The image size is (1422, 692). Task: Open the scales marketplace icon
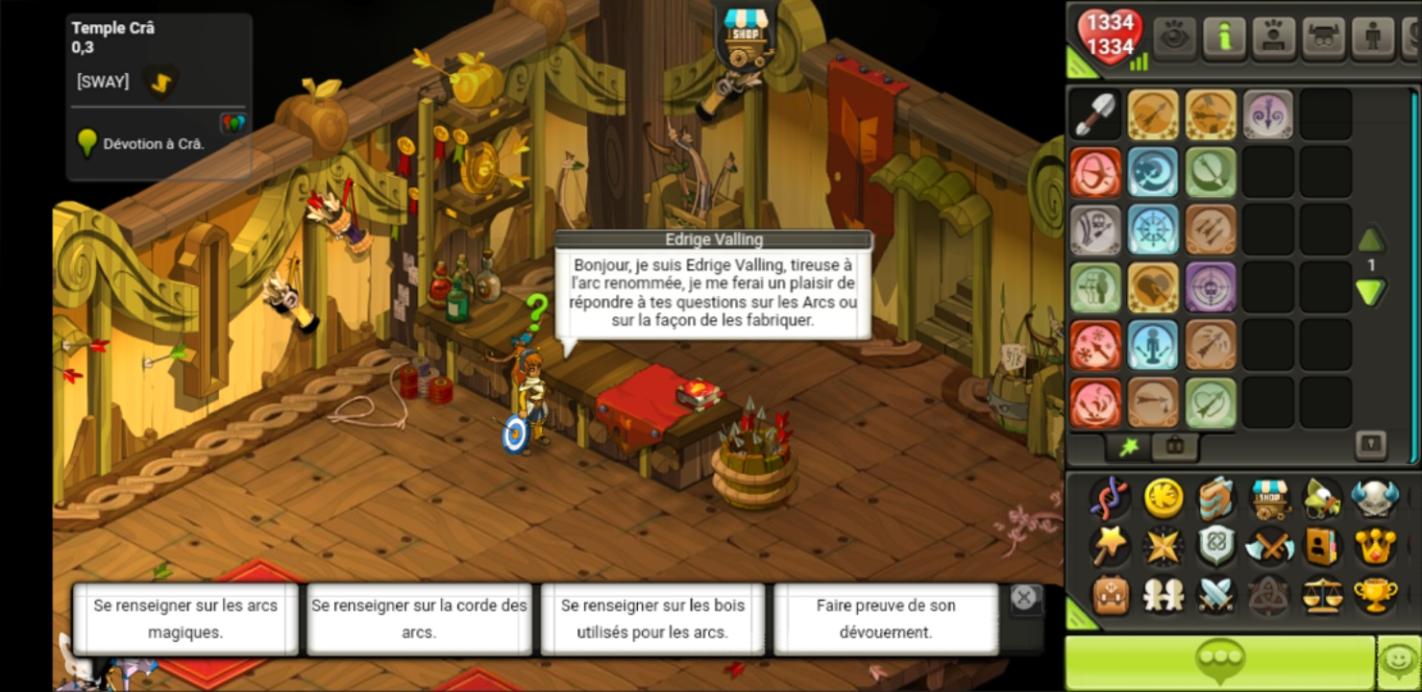point(1322,595)
